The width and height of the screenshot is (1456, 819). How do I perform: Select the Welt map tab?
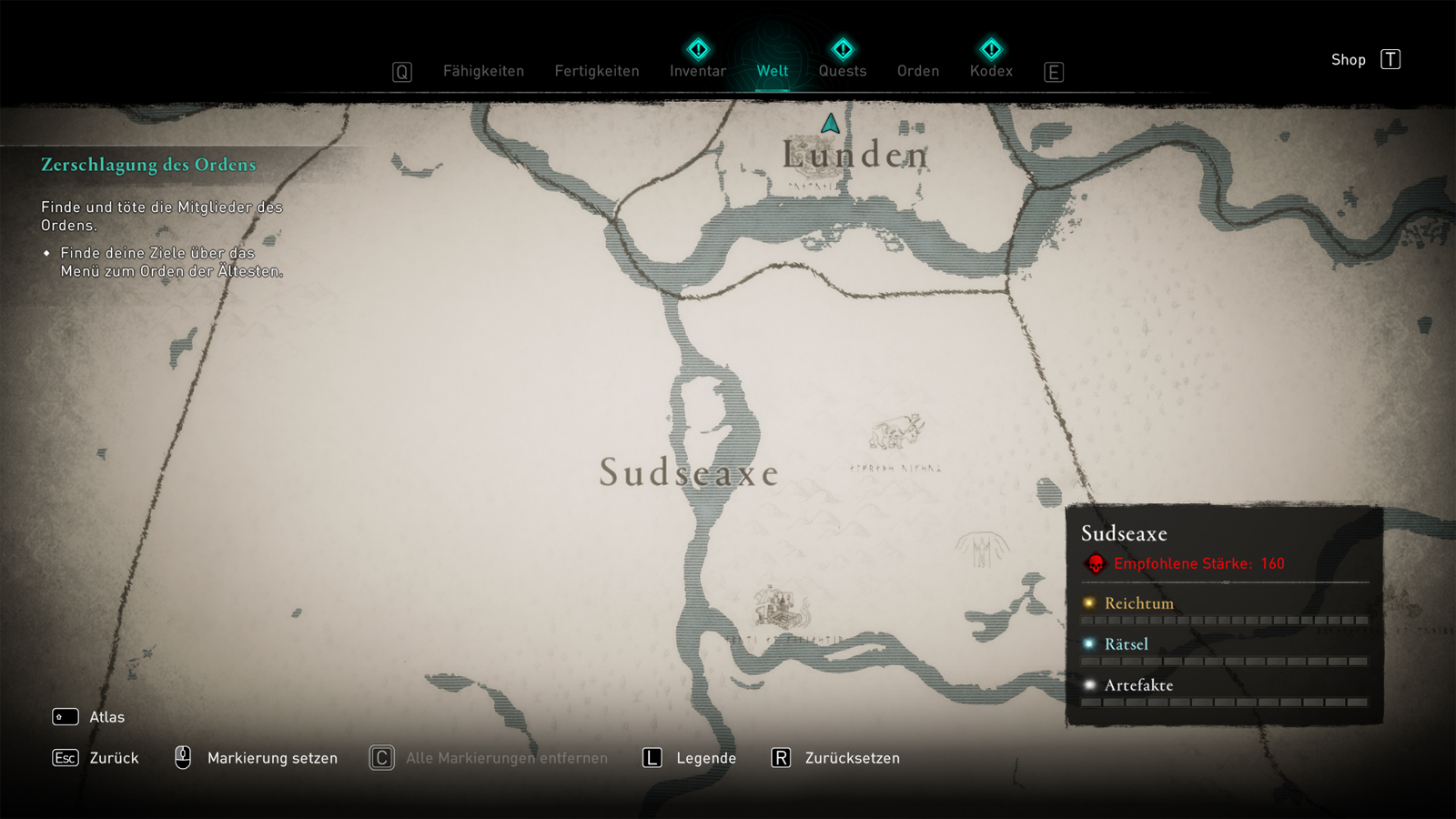773,71
